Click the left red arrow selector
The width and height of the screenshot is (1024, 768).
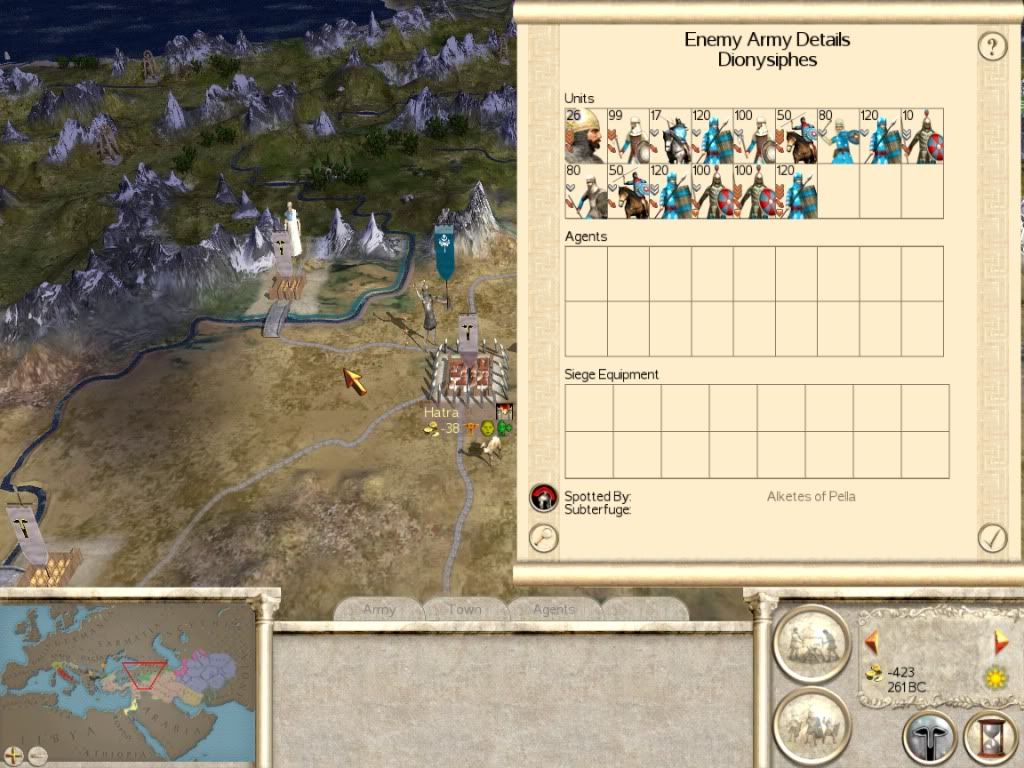pyautogui.click(x=871, y=640)
